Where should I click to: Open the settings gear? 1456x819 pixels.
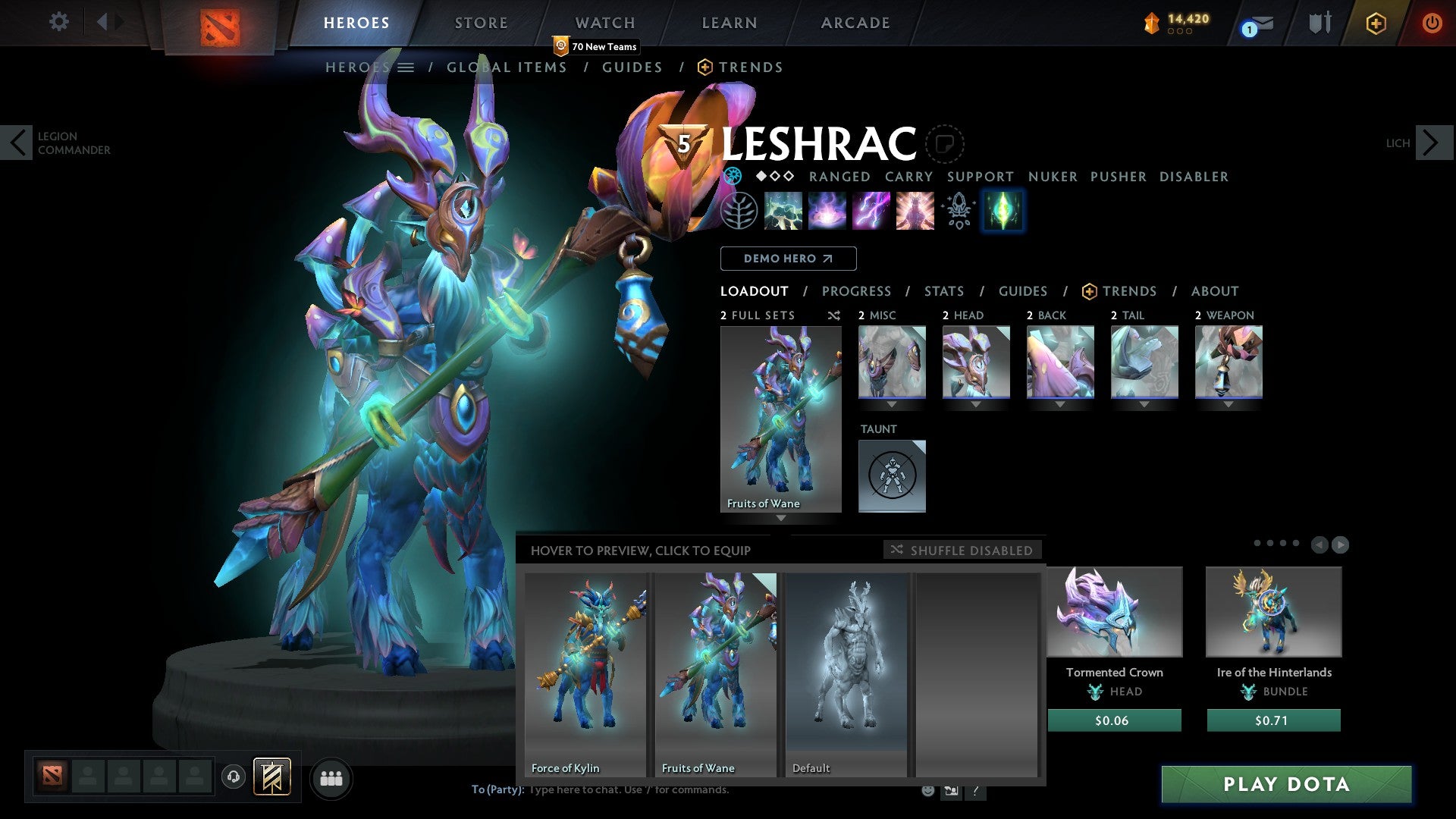point(58,22)
